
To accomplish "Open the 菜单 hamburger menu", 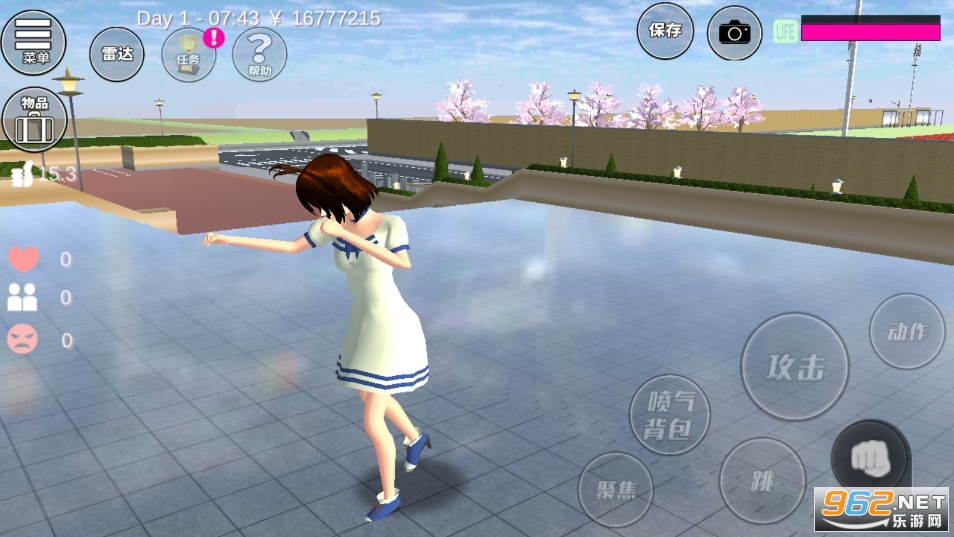I will pos(35,41).
